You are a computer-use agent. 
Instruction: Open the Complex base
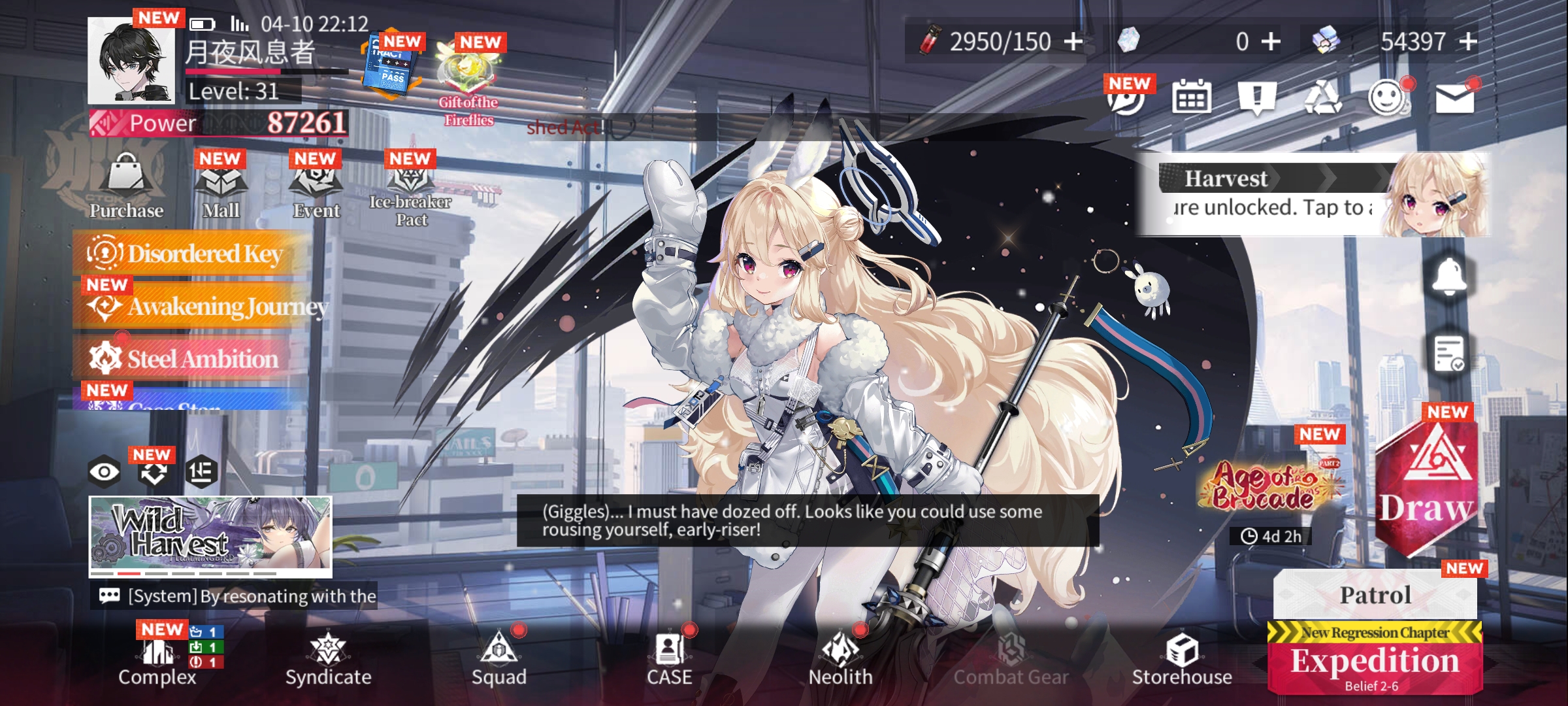click(x=157, y=659)
